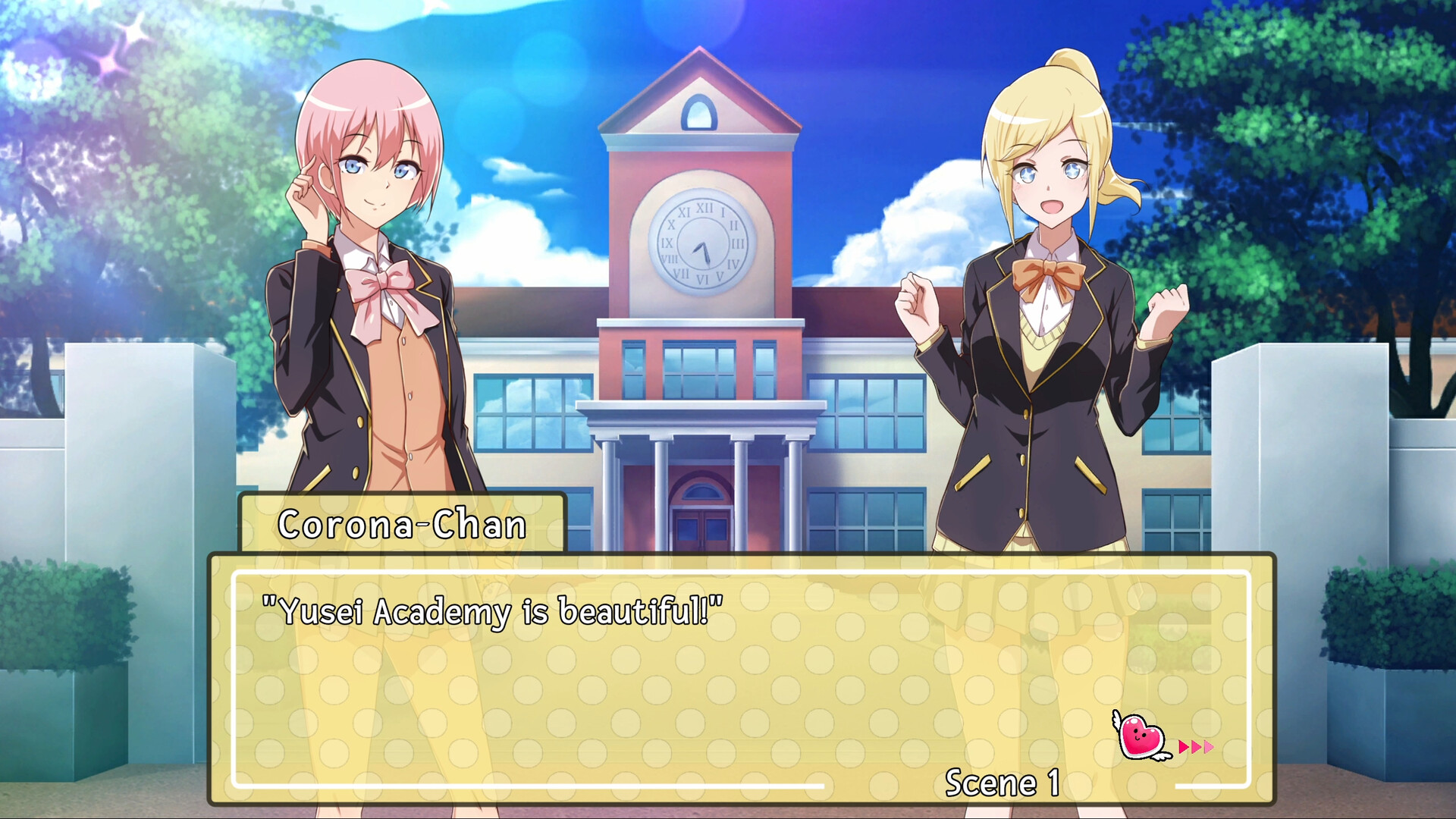Screen dimensions: 1456x819
Task: Click the first pink arrow triangle
Action: (x=1184, y=748)
